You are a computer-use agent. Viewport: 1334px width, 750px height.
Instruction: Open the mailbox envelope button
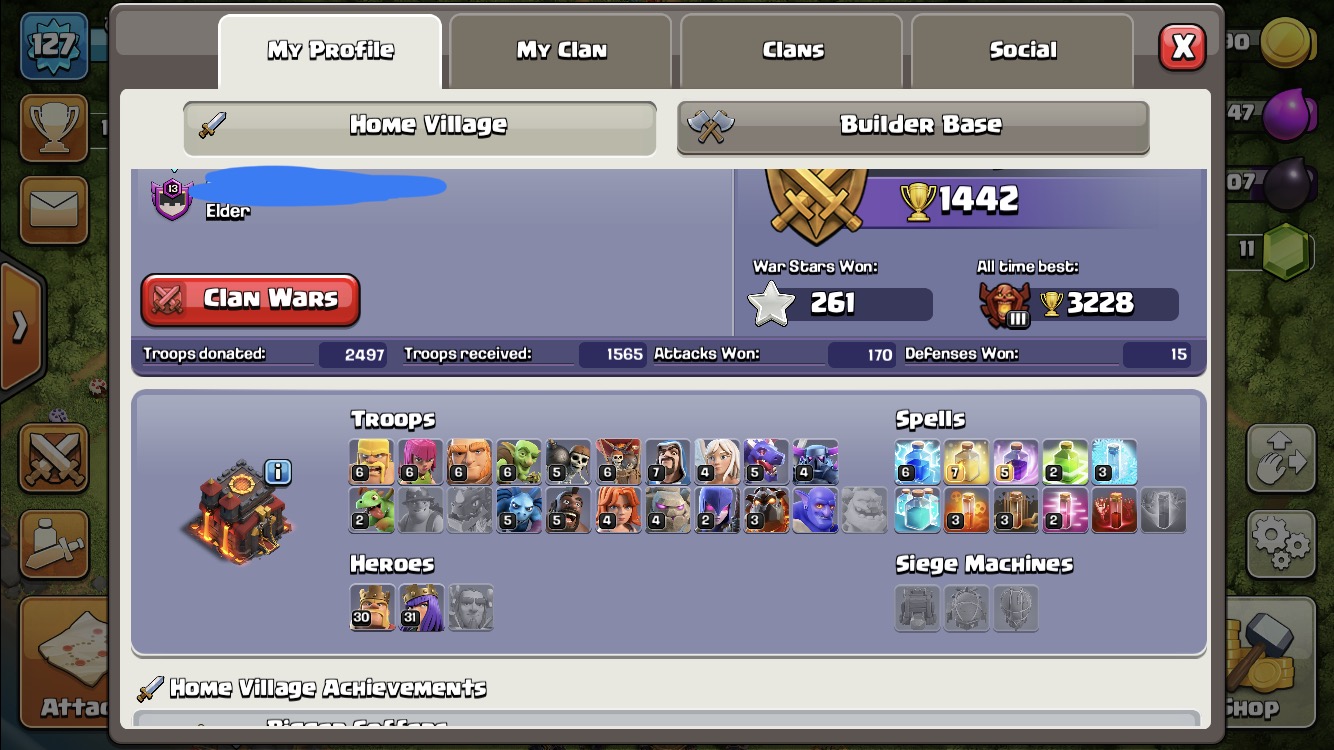pos(52,210)
